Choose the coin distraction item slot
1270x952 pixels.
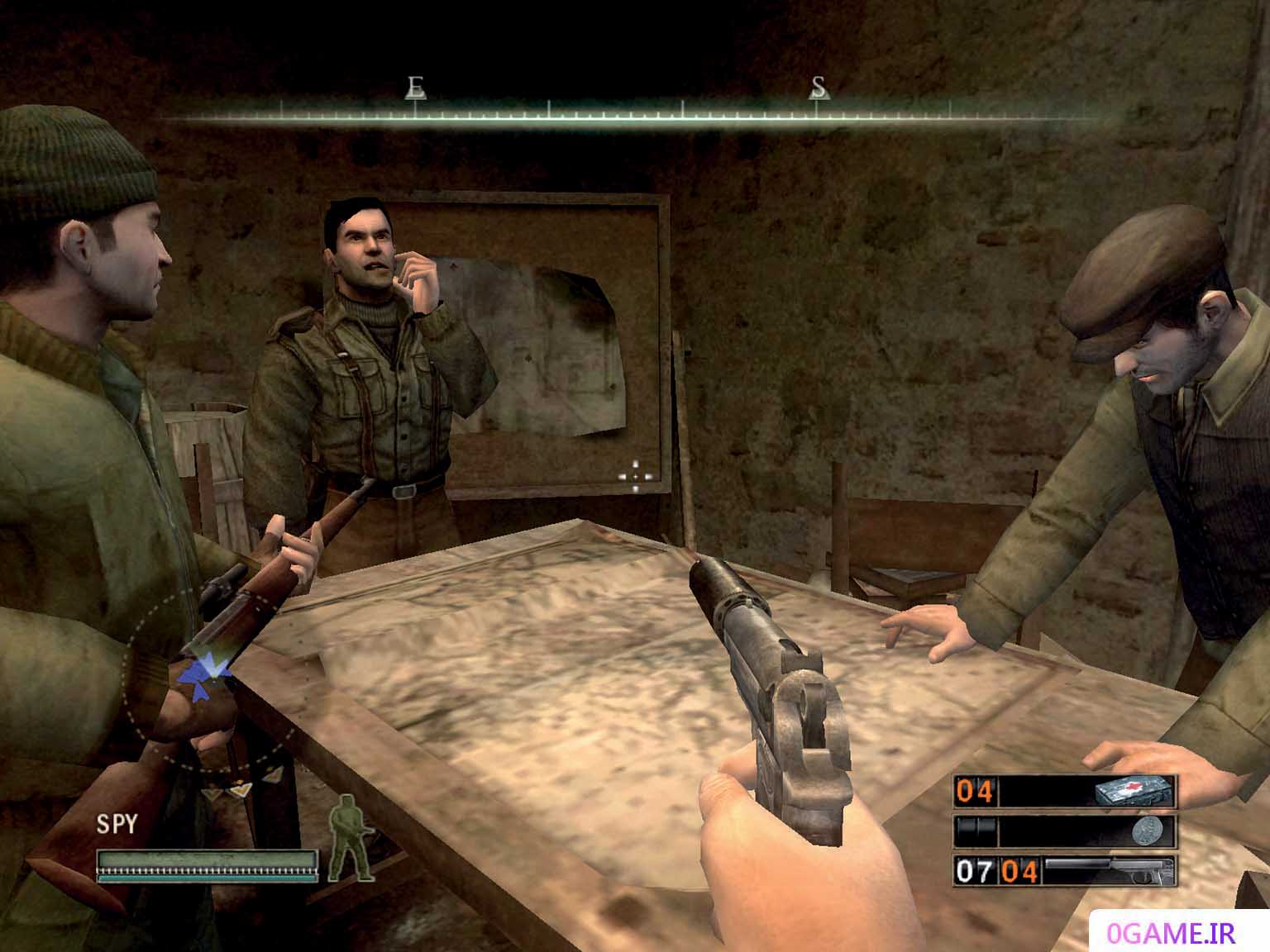1065,831
